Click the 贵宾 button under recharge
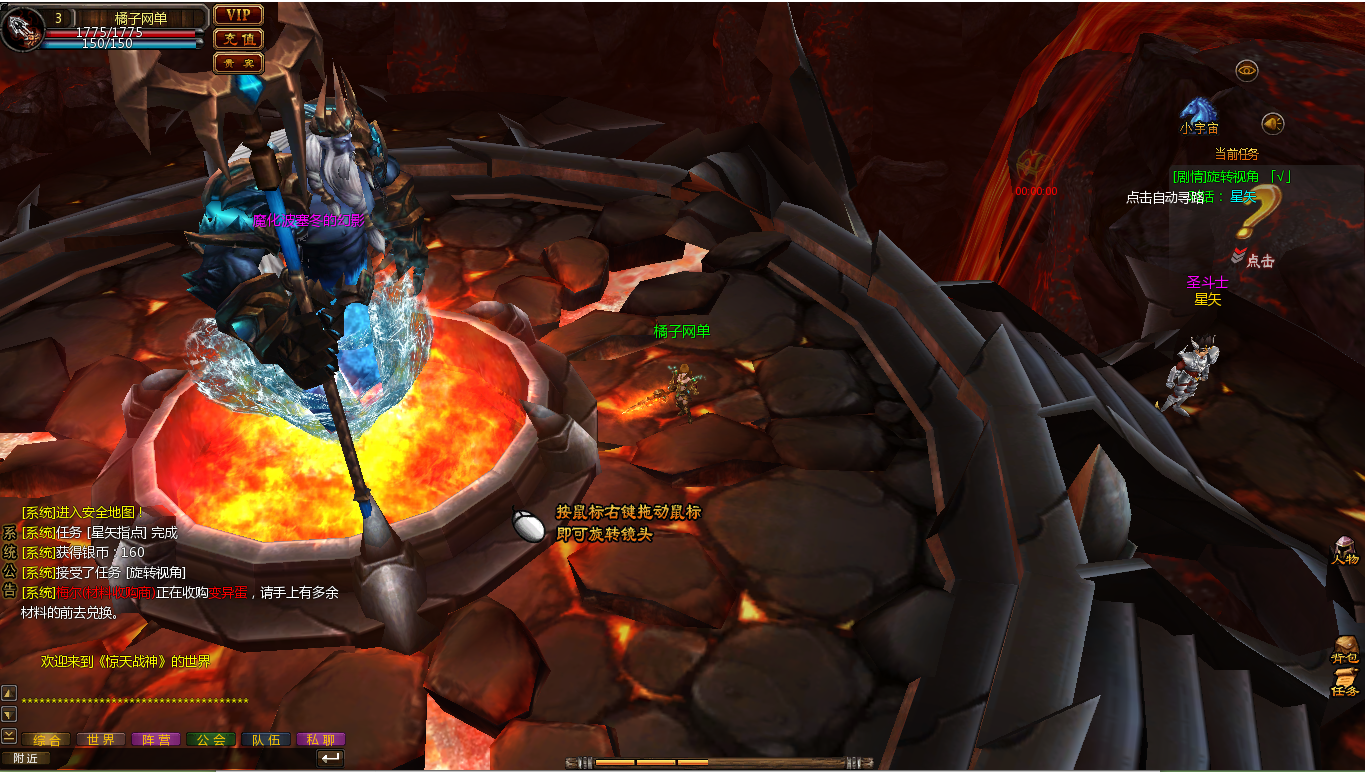 [238, 62]
